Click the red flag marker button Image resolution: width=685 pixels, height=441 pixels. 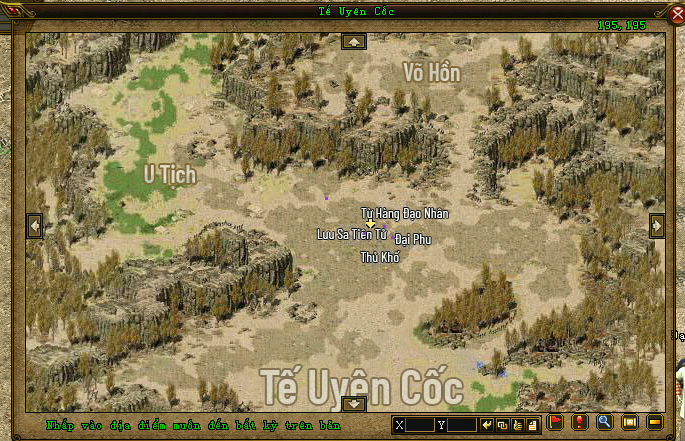(556, 423)
